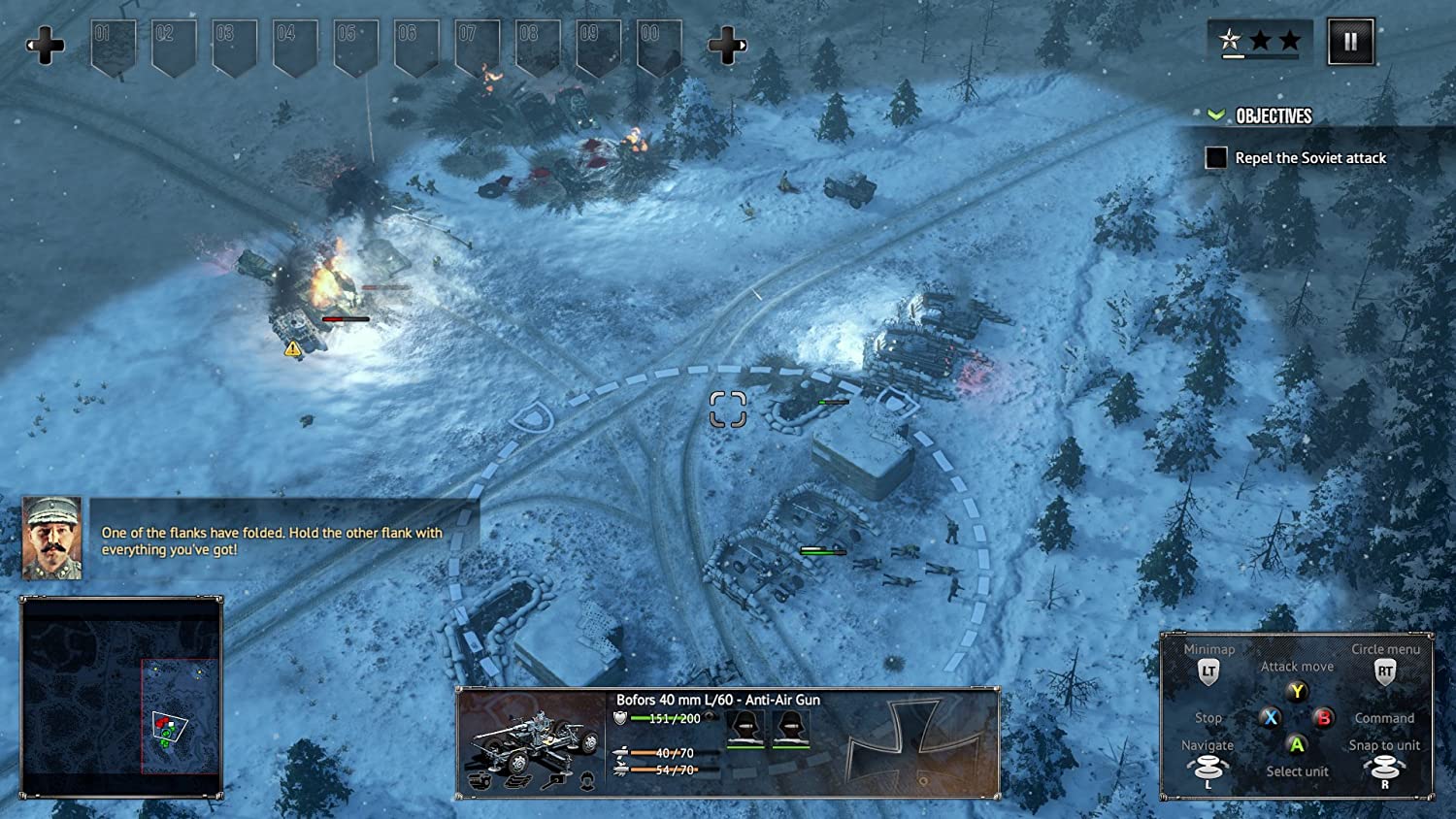This screenshot has width=1456, height=819.
Task: Switch to unit slot 02 tab
Action: pyautogui.click(x=172, y=41)
